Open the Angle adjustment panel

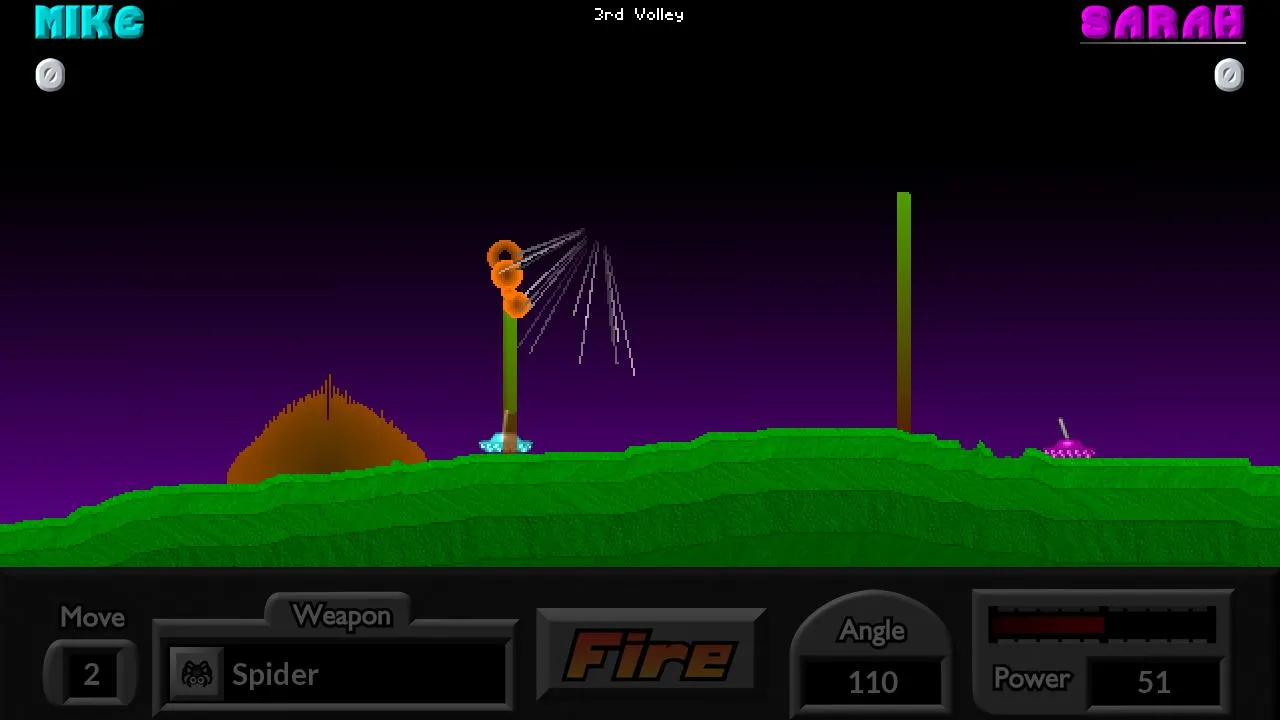coord(871,630)
